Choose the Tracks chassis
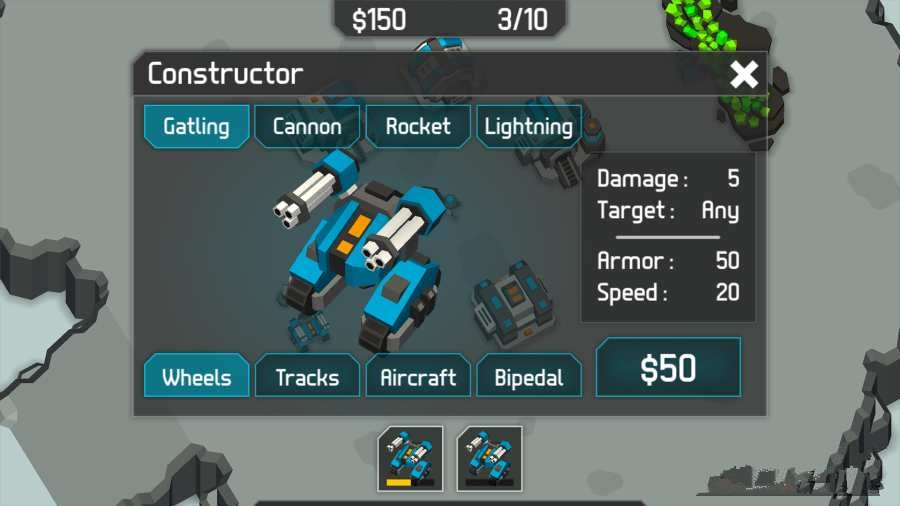 (x=307, y=377)
